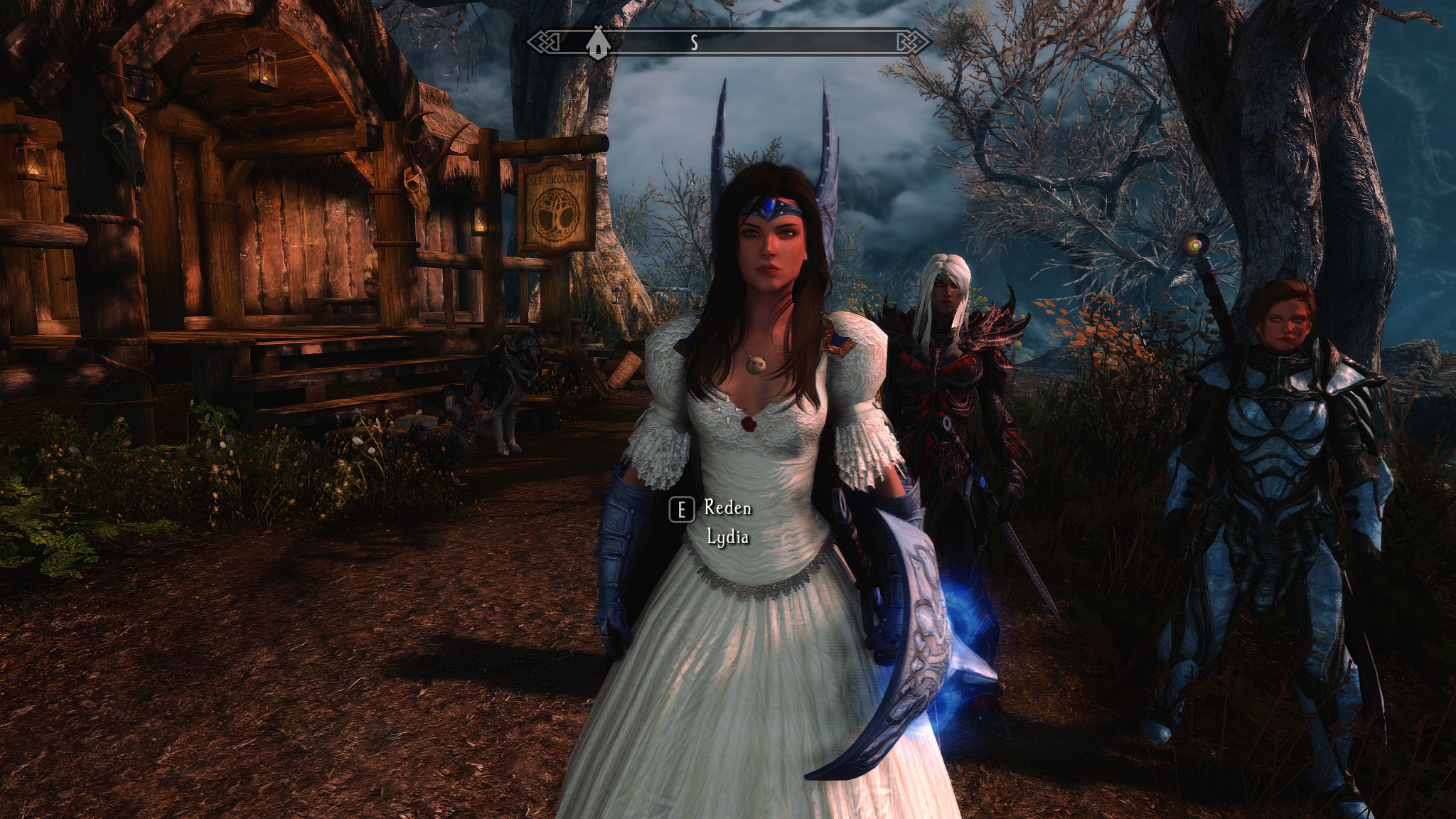Viewport: 1456px width, 819px height.
Task: Select the South 'S' marker on the compass
Action: pyautogui.click(x=695, y=41)
